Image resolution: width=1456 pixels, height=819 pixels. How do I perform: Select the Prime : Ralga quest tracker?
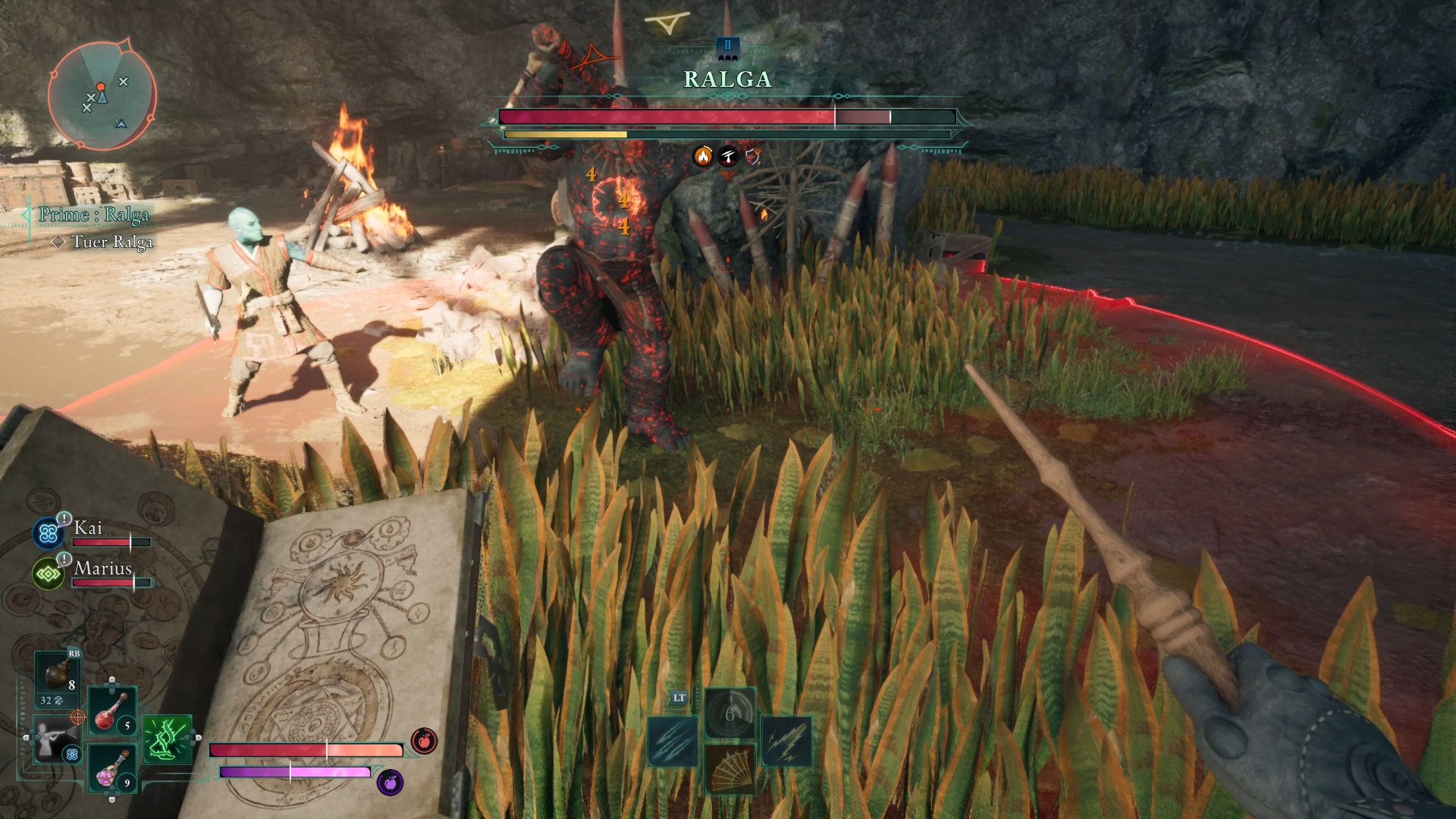94,215
